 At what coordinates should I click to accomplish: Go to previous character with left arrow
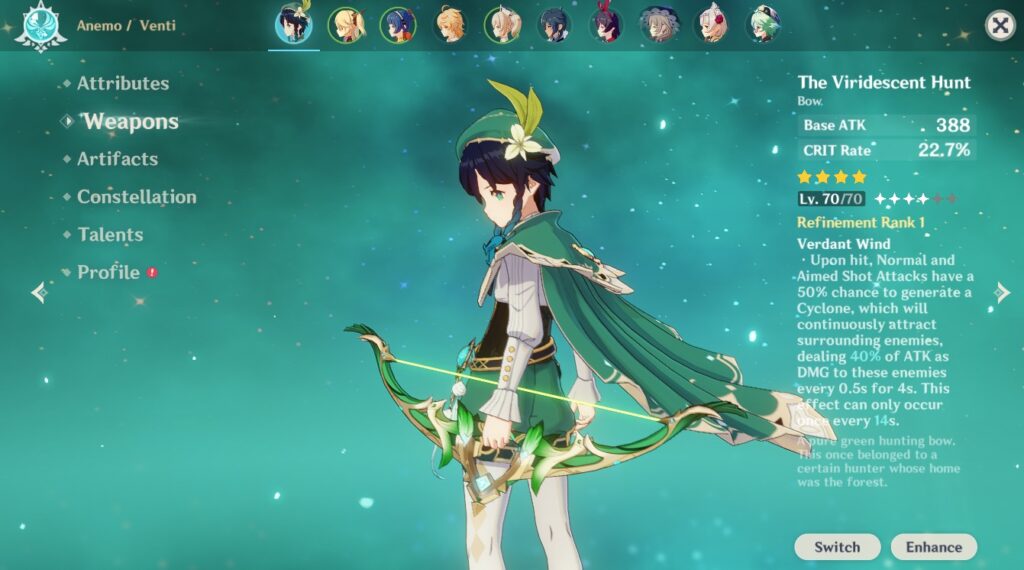(39, 292)
